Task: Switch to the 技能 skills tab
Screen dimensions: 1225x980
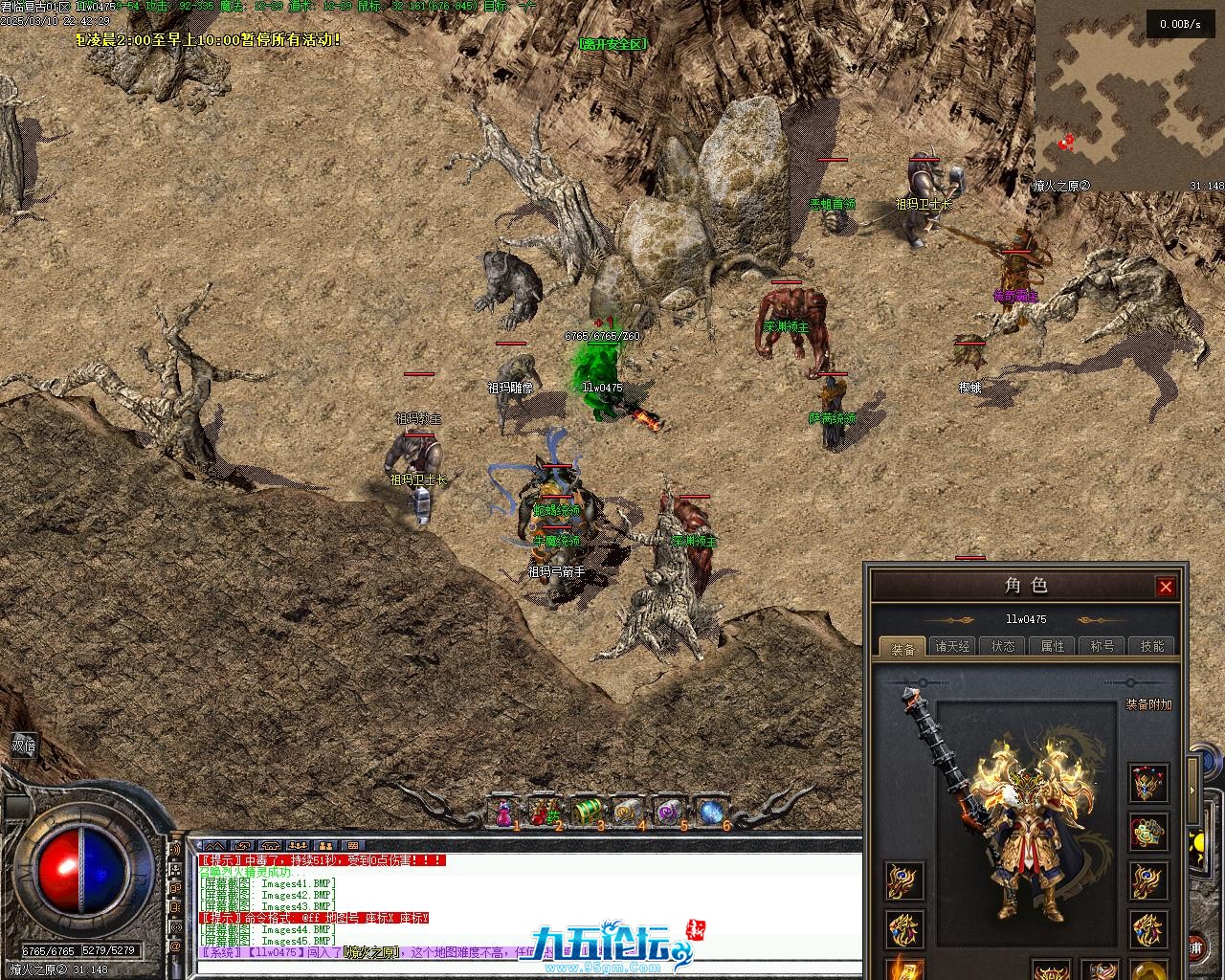Action: pyautogui.click(x=1152, y=647)
